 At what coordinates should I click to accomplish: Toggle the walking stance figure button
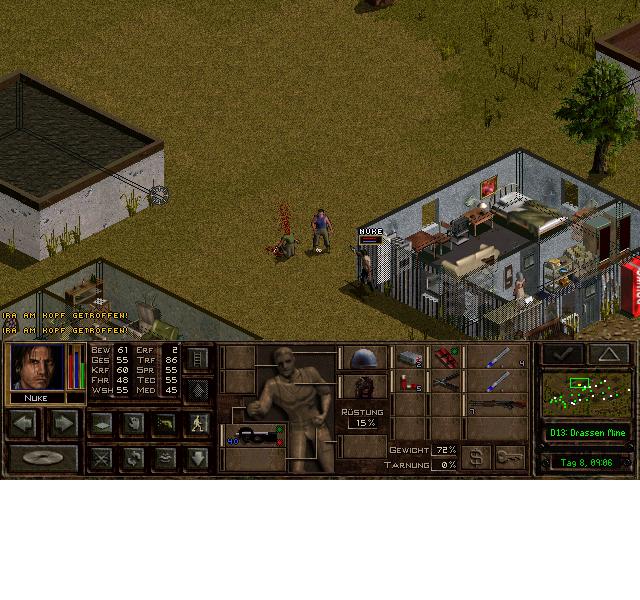pos(197,424)
